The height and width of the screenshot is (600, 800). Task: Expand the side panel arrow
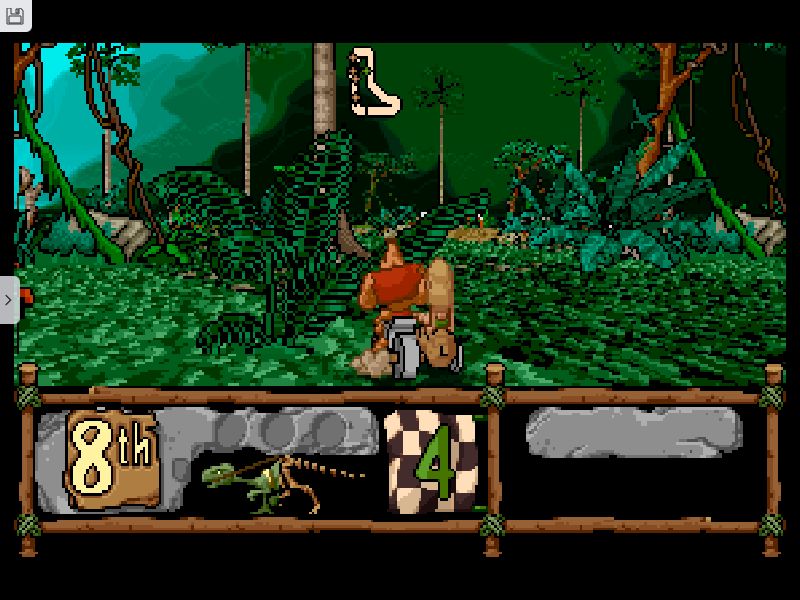[x=8, y=299]
